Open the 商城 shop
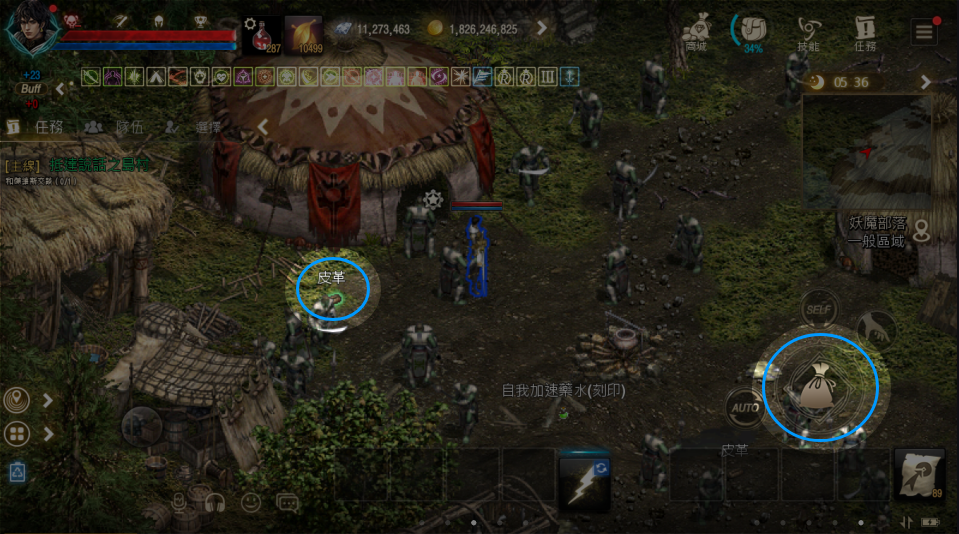The height and width of the screenshot is (534, 959). point(696,29)
